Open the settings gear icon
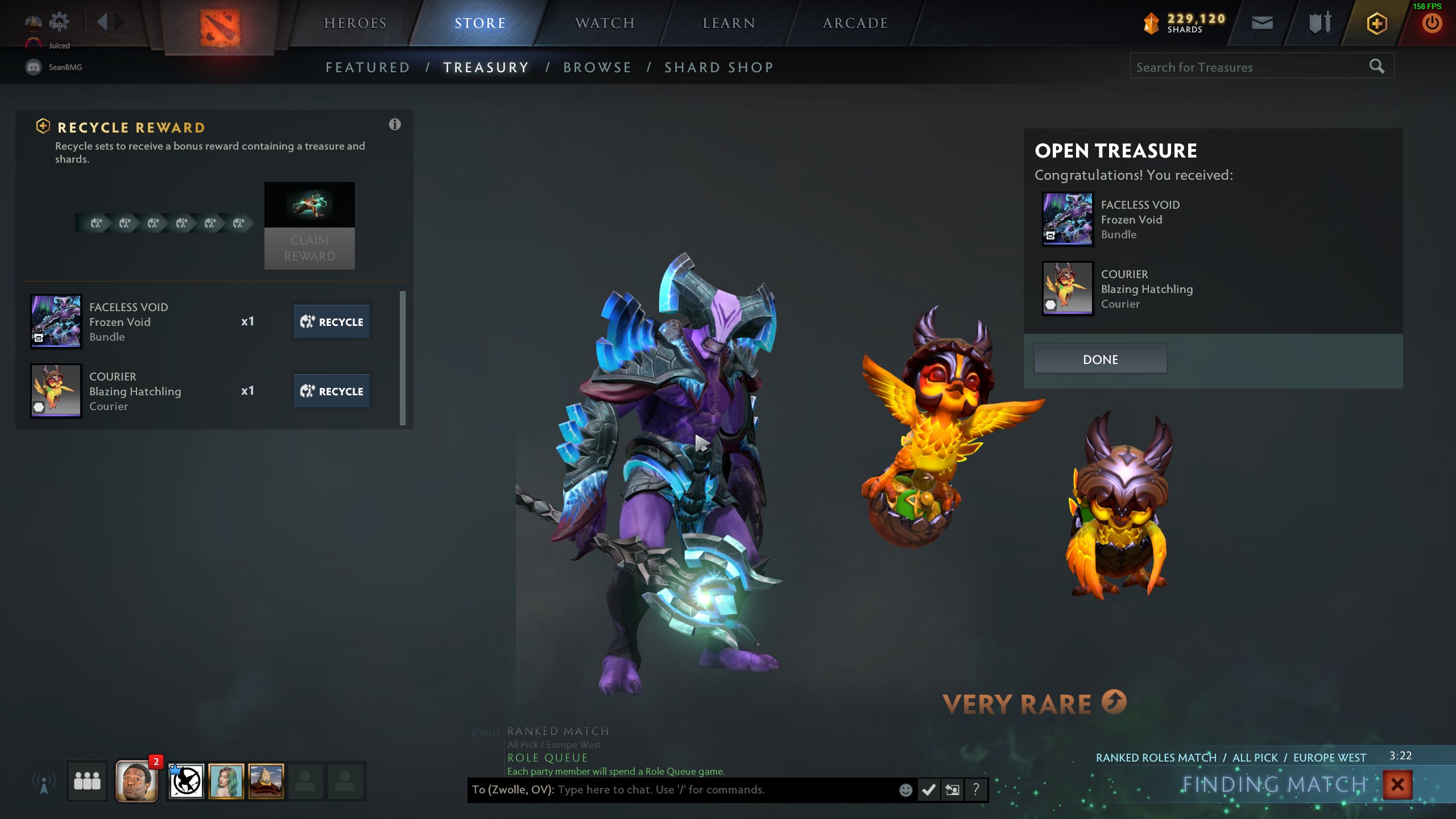Viewport: 1456px width, 819px height. (59, 22)
